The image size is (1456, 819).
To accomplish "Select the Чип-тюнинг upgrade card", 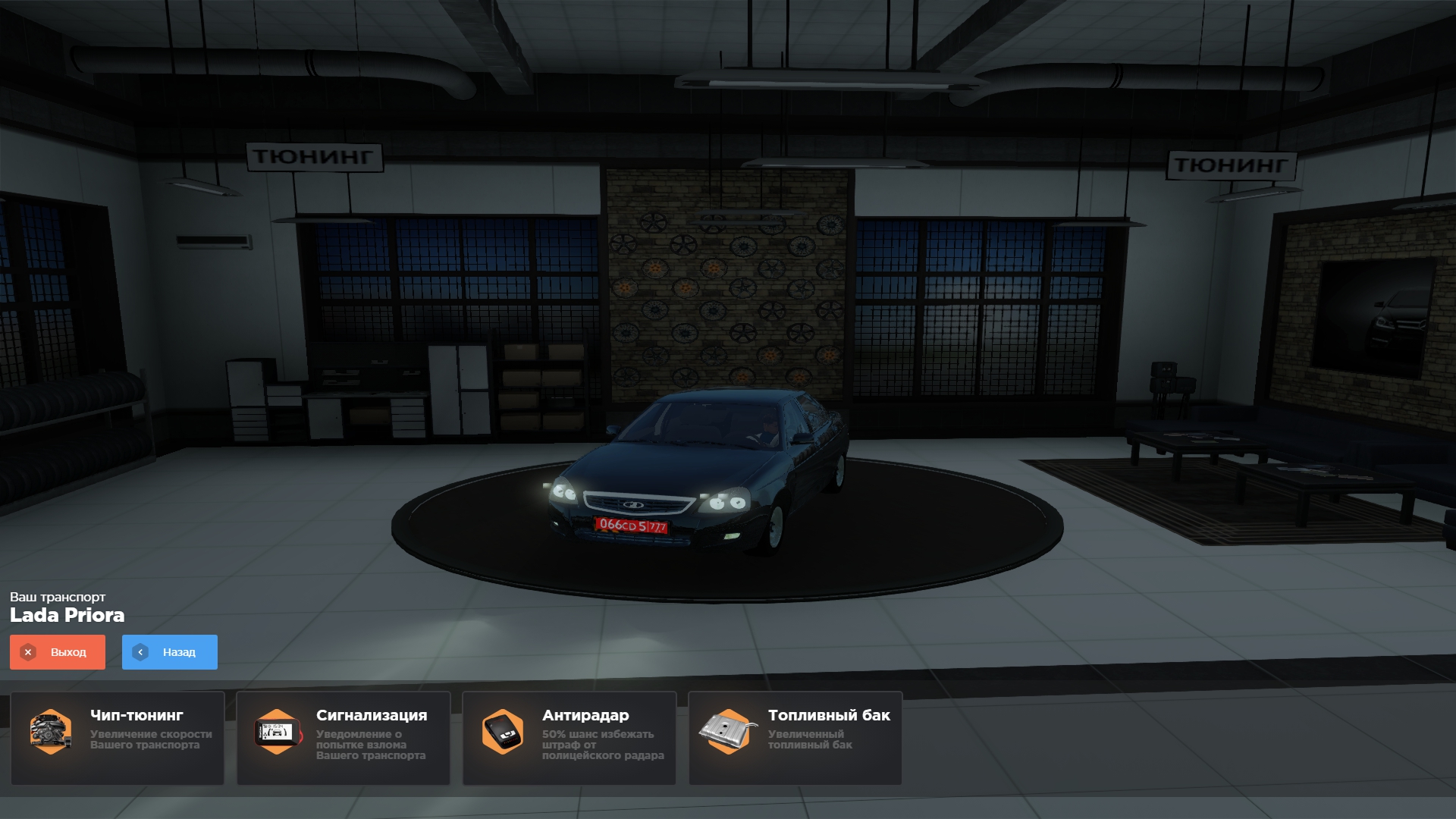I will point(118,738).
